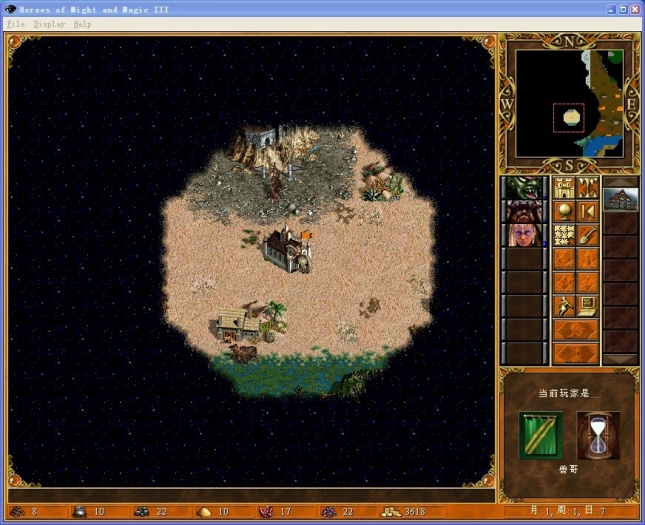
Task: Open the Display menu
Action: click(x=48, y=23)
